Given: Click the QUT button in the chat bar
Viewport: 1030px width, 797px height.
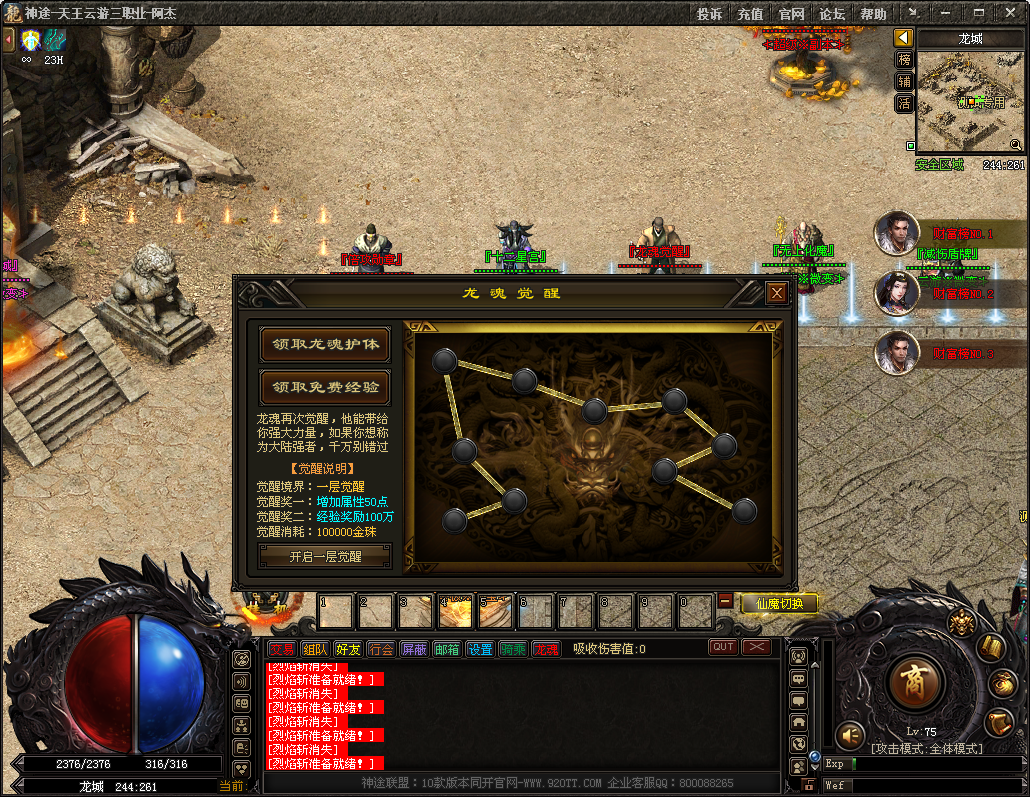Looking at the screenshot, I should coord(723,647).
